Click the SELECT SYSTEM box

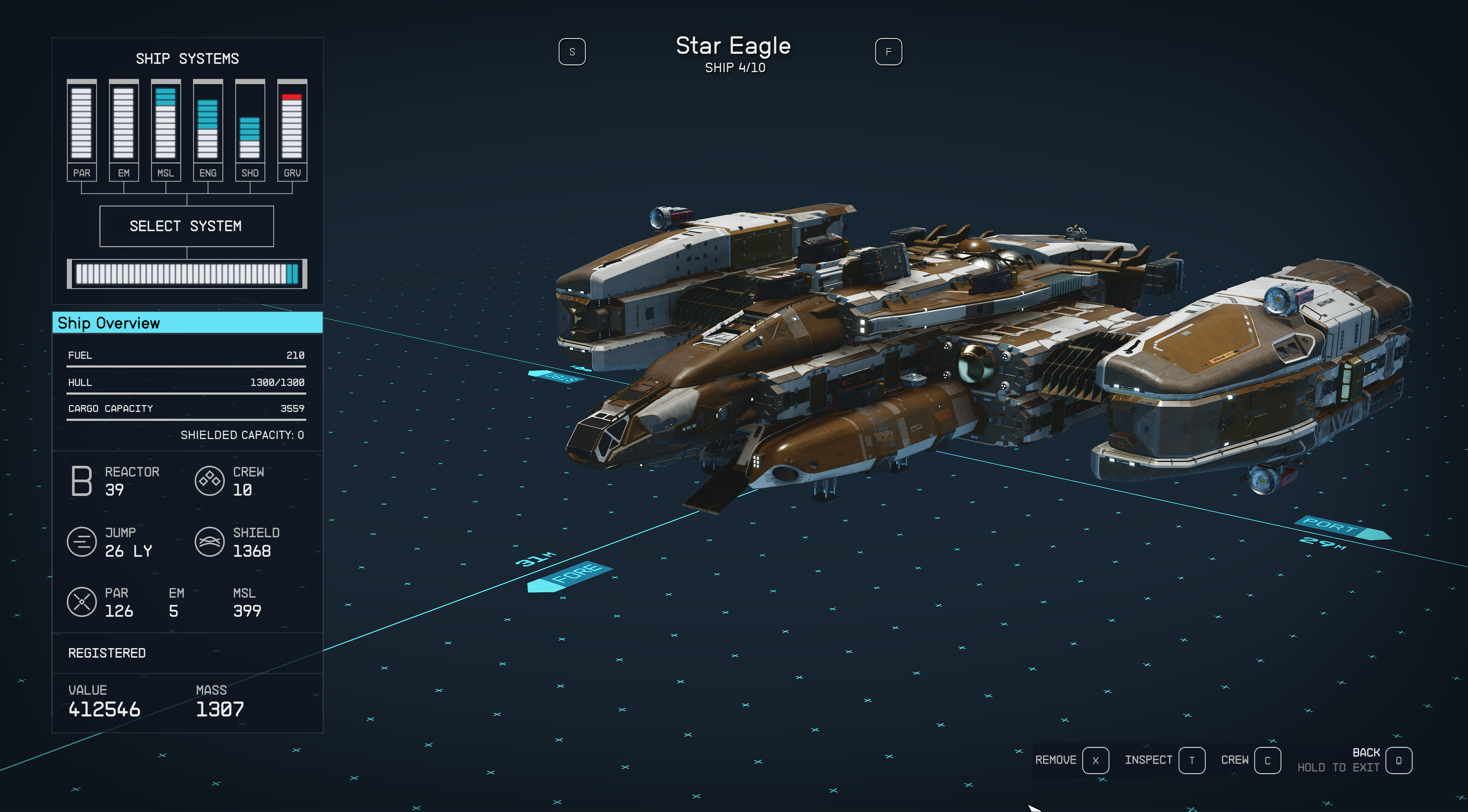pos(186,226)
